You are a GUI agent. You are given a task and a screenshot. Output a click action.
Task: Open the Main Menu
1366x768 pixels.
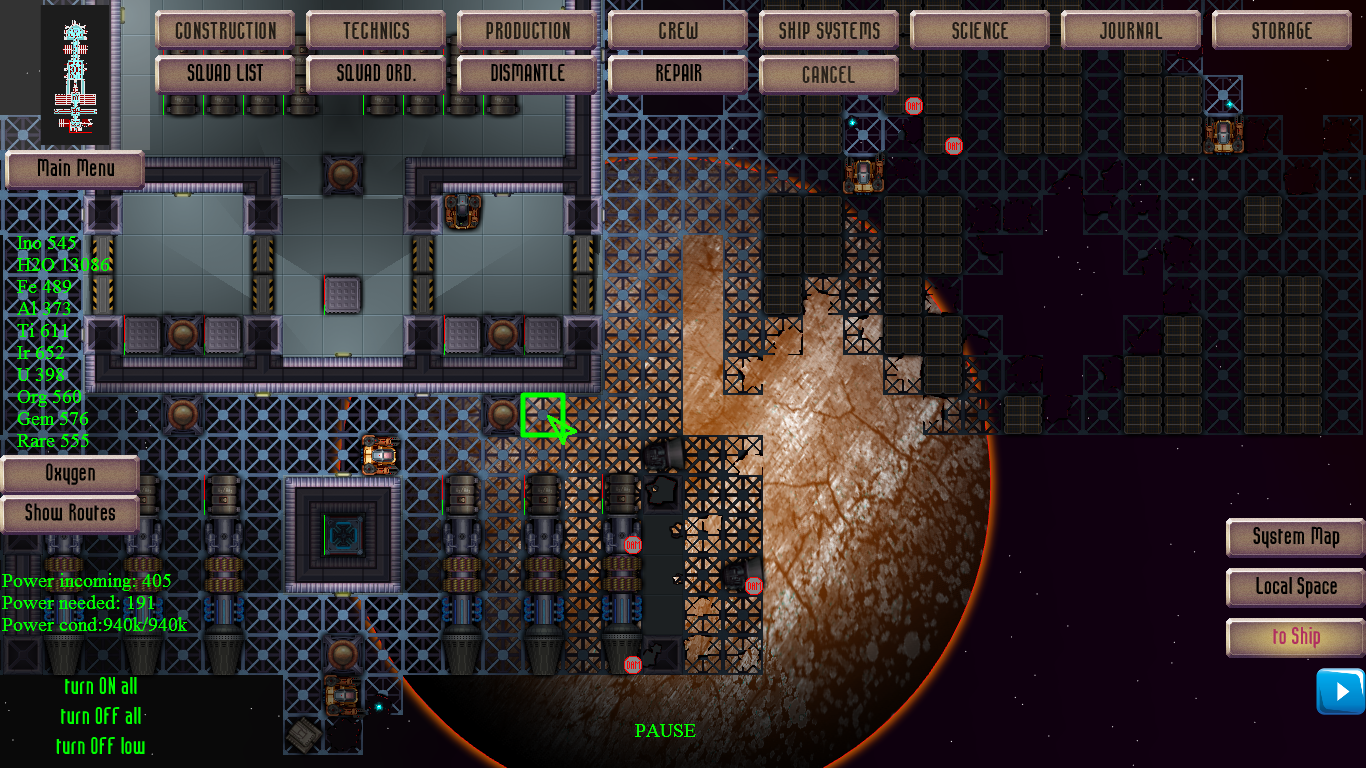[75, 169]
